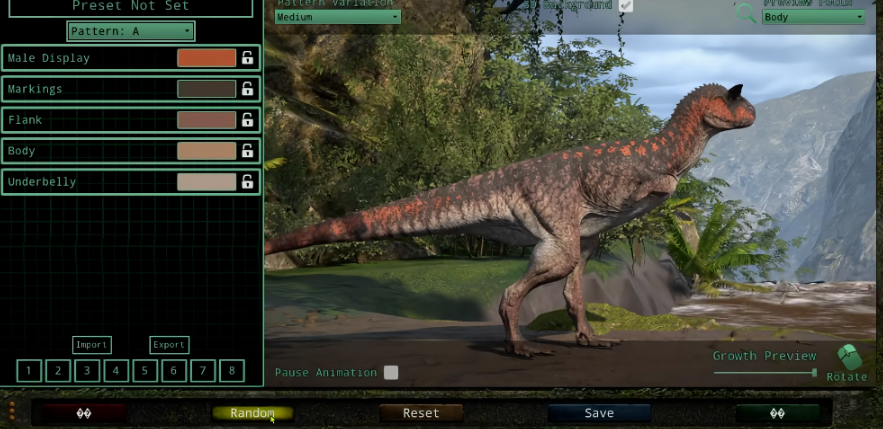Screen dimensions: 883x429
Task: Click the Import button
Action: (92, 345)
